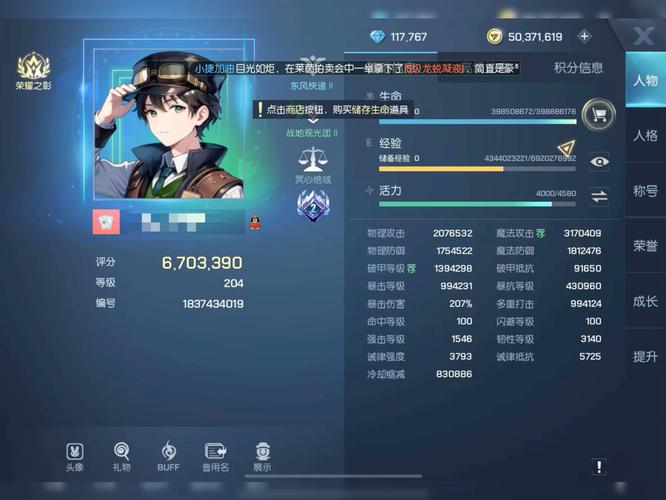Go to the 成长 tab
Screen dimensions: 666x500
(x=645, y=301)
